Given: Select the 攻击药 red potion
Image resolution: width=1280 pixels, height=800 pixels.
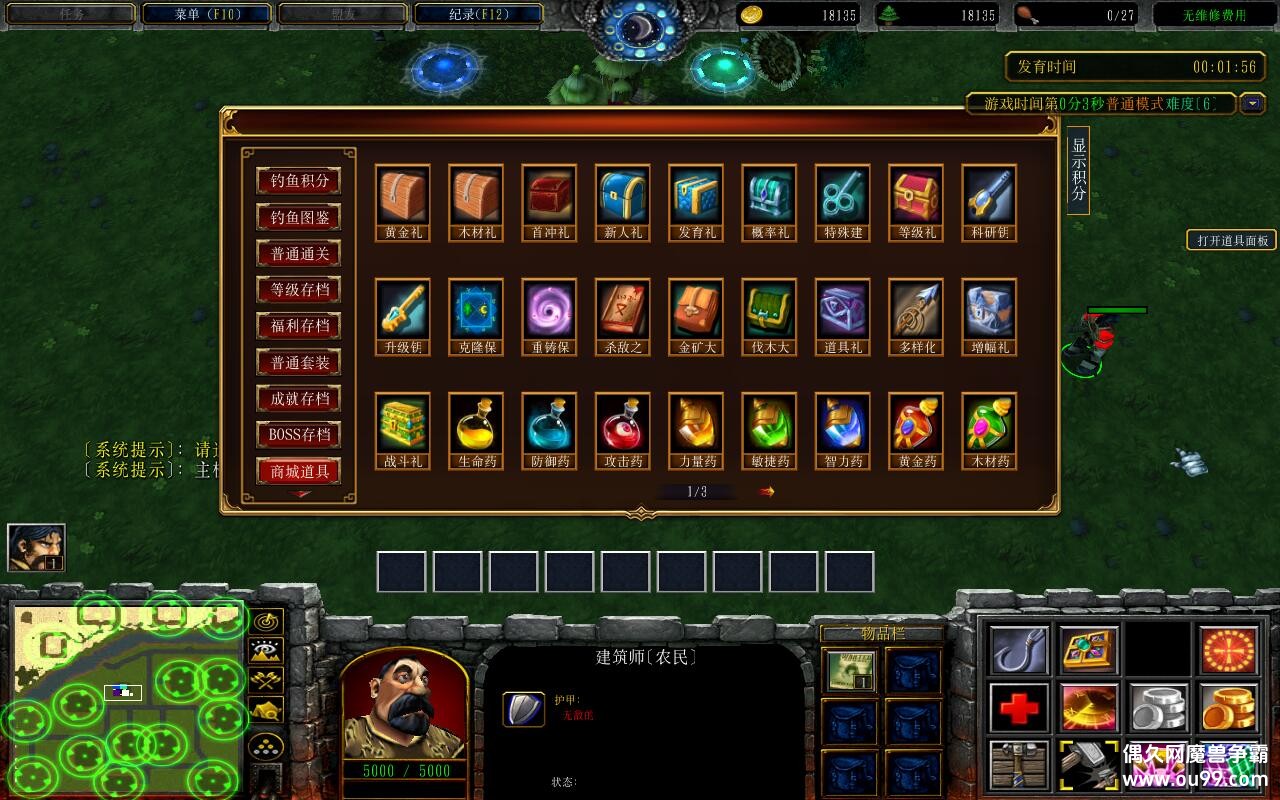Looking at the screenshot, I should coord(623,424).
